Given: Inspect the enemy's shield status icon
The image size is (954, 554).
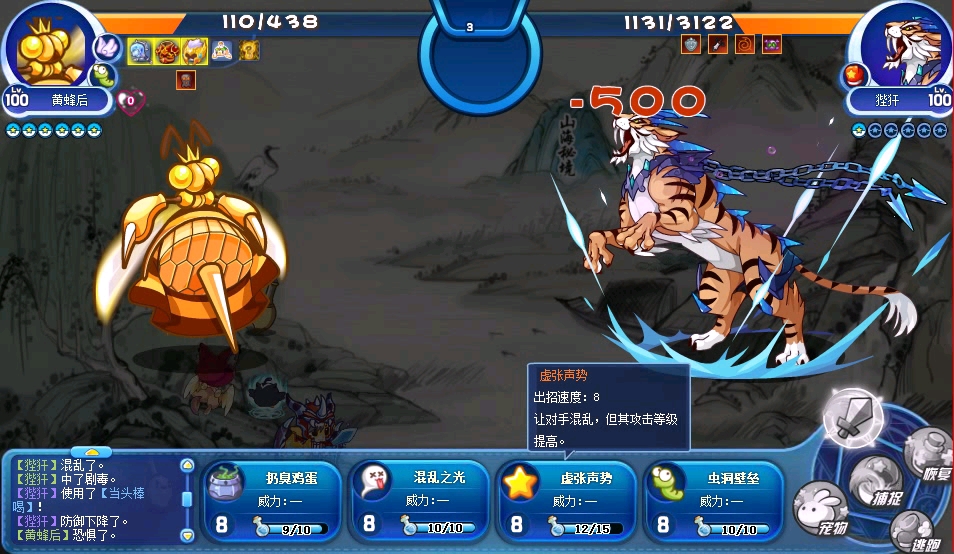Looking at the screenshot, I should click(691, 44).
